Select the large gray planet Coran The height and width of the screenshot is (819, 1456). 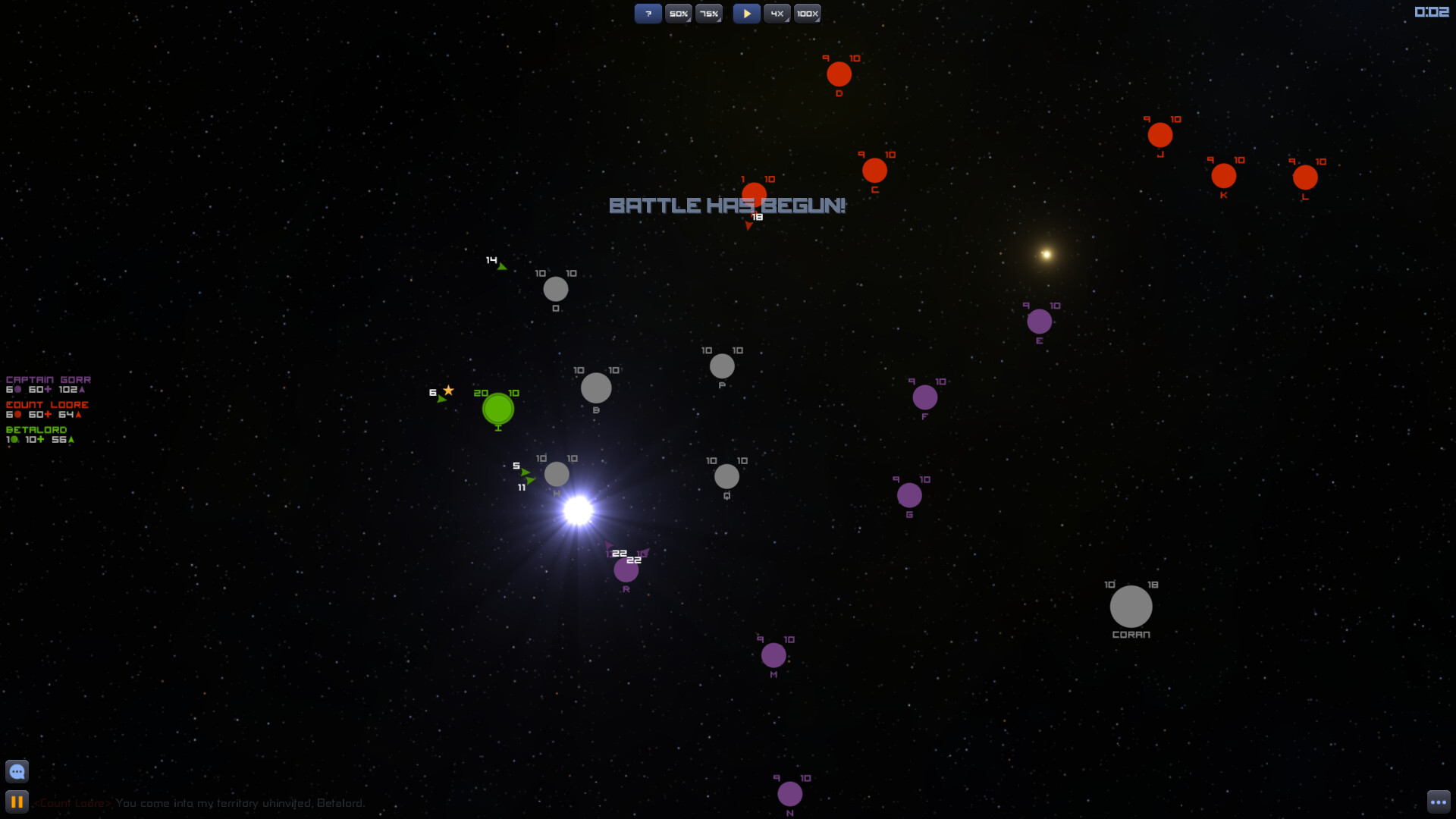point(1131,607)
